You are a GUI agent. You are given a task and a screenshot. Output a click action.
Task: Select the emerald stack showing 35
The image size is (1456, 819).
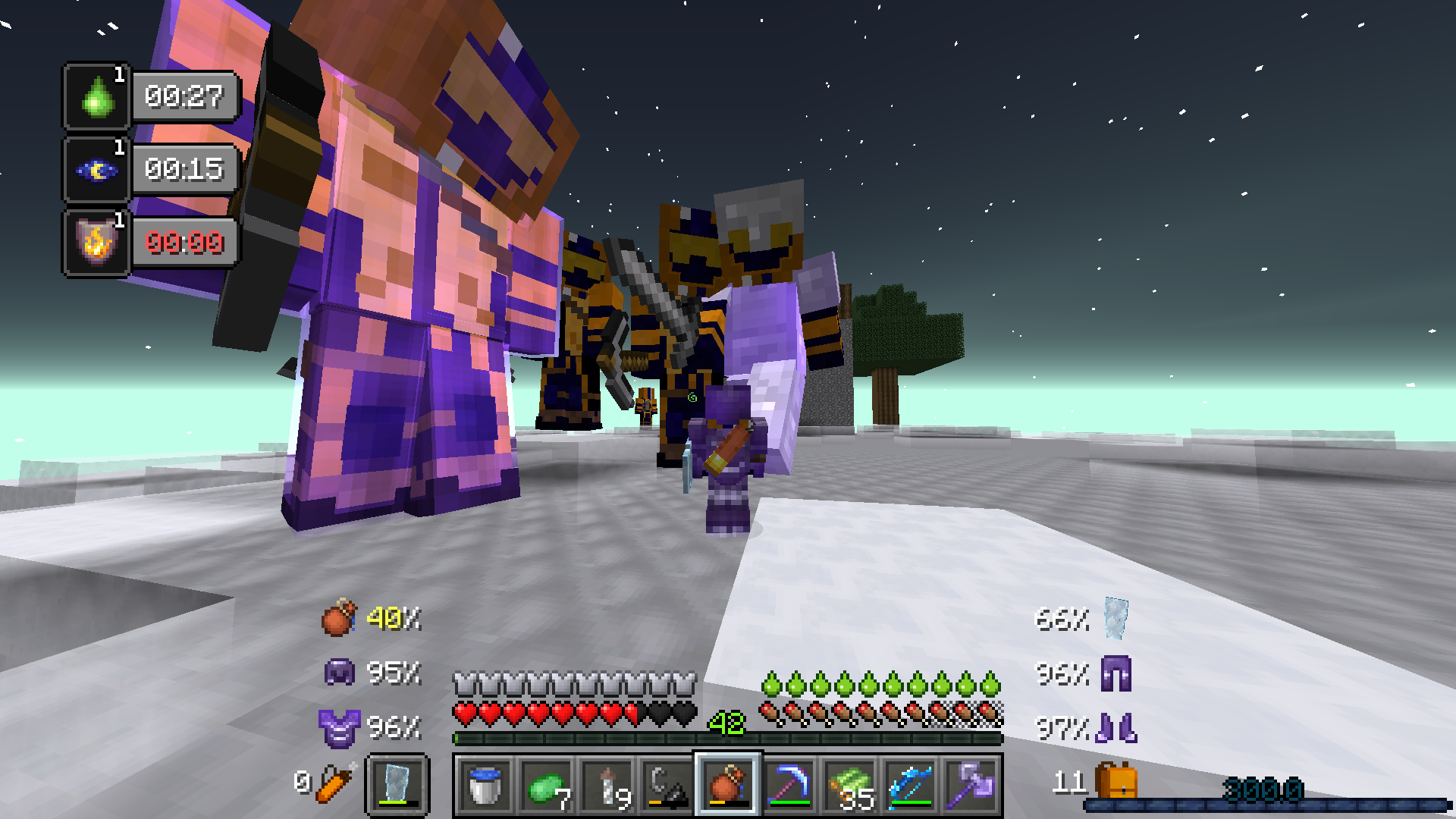(x=851, y=785)
